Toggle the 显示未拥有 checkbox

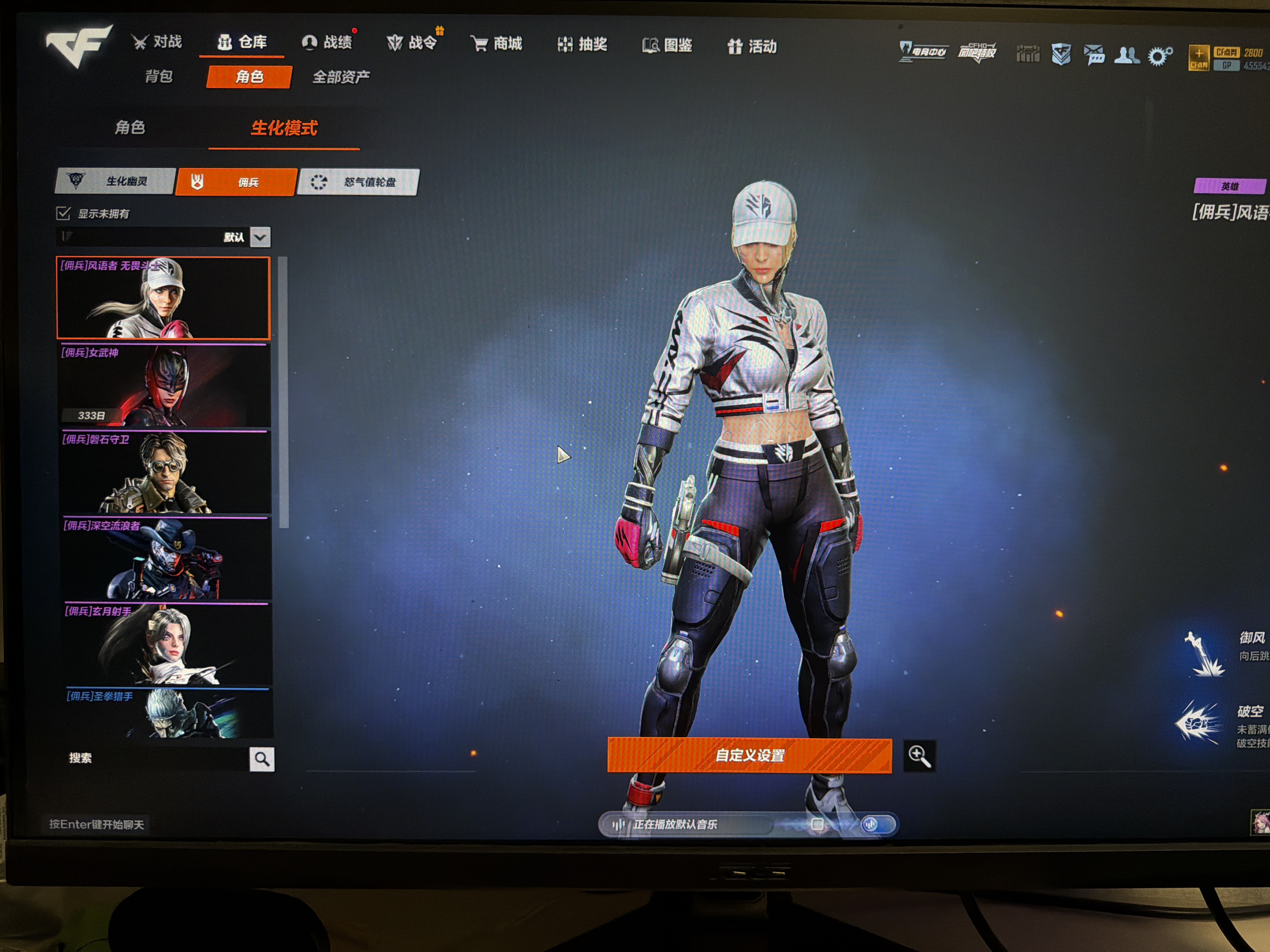coord(63,213)
